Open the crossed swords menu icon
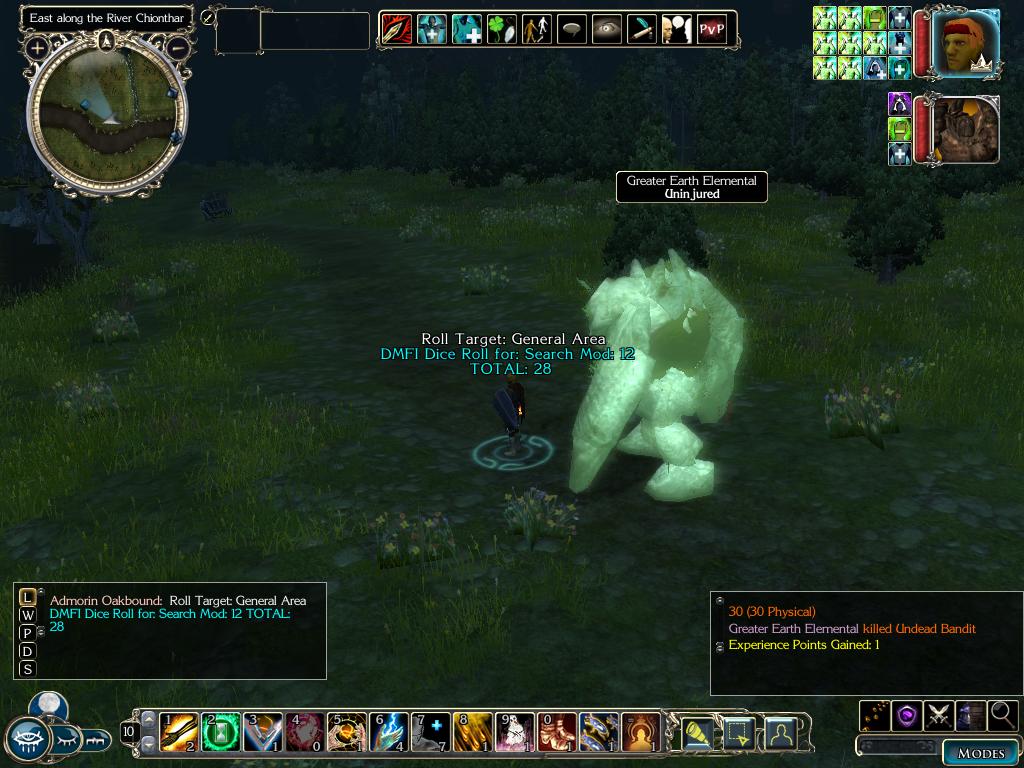Image resolution: width=1024 pixels, height=768 pixels. [x=938, y=715]
